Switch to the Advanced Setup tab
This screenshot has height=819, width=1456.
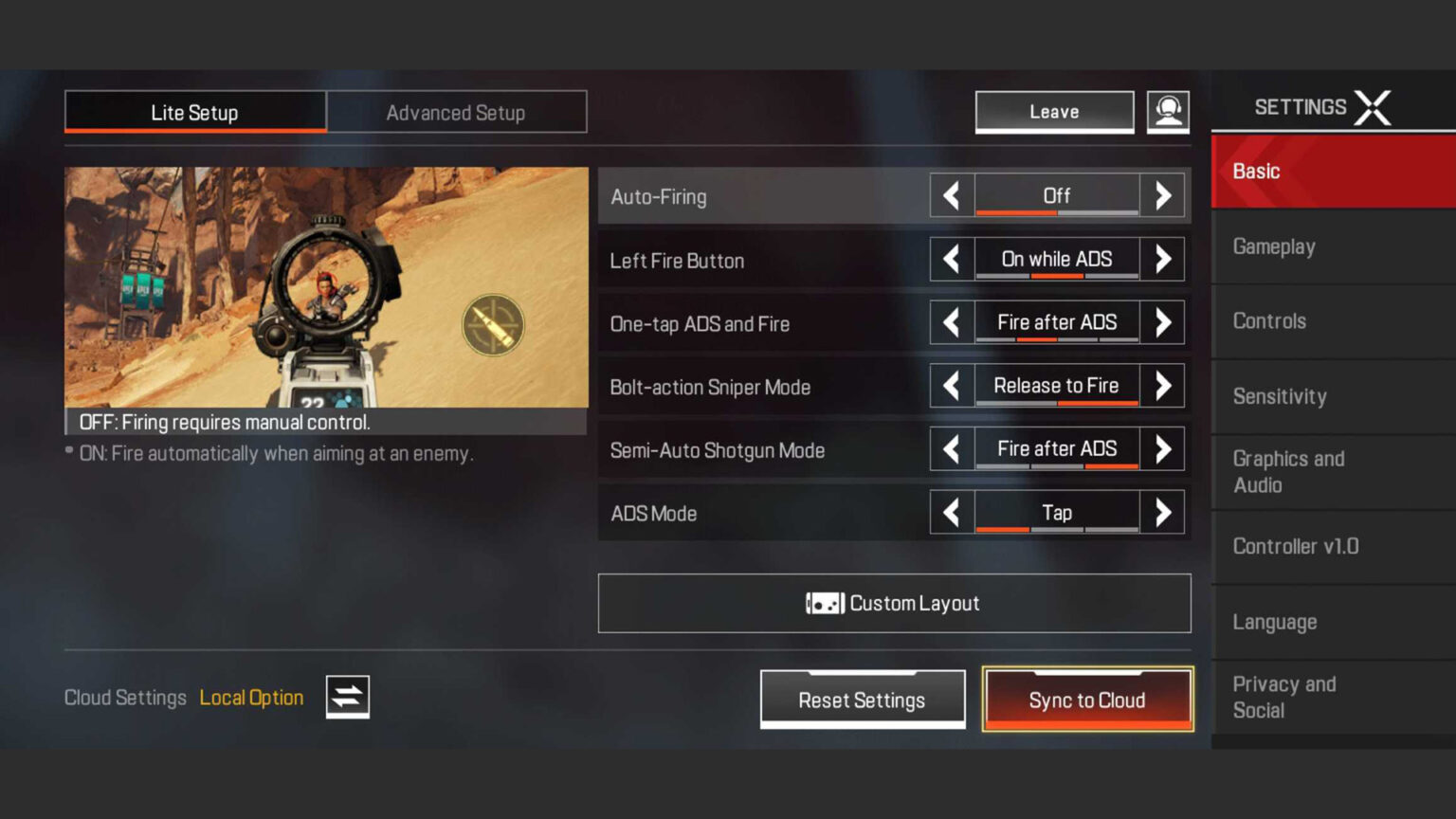(x=456, y=113)
